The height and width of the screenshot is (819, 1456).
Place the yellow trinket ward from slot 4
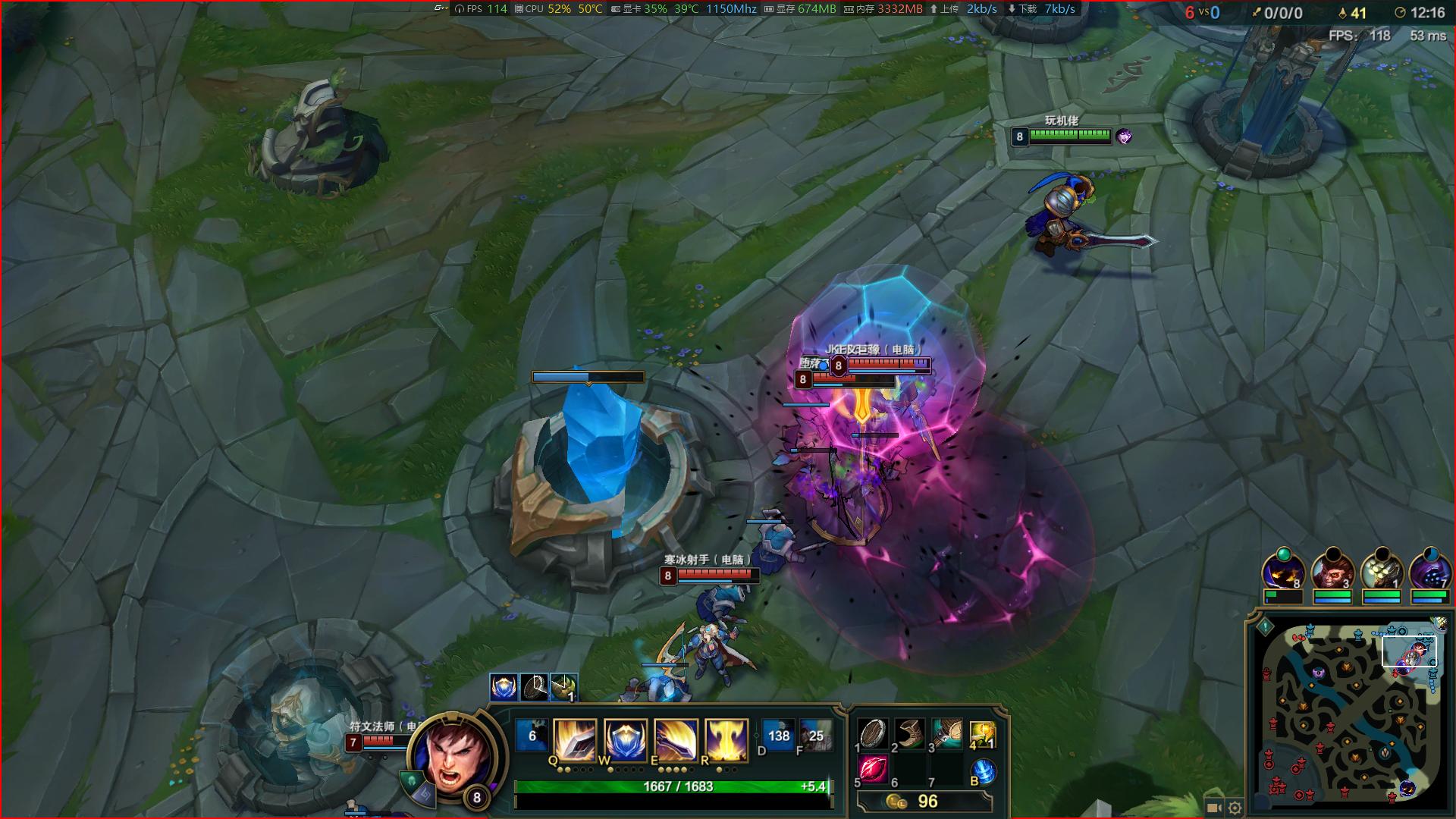pos(982,734)
